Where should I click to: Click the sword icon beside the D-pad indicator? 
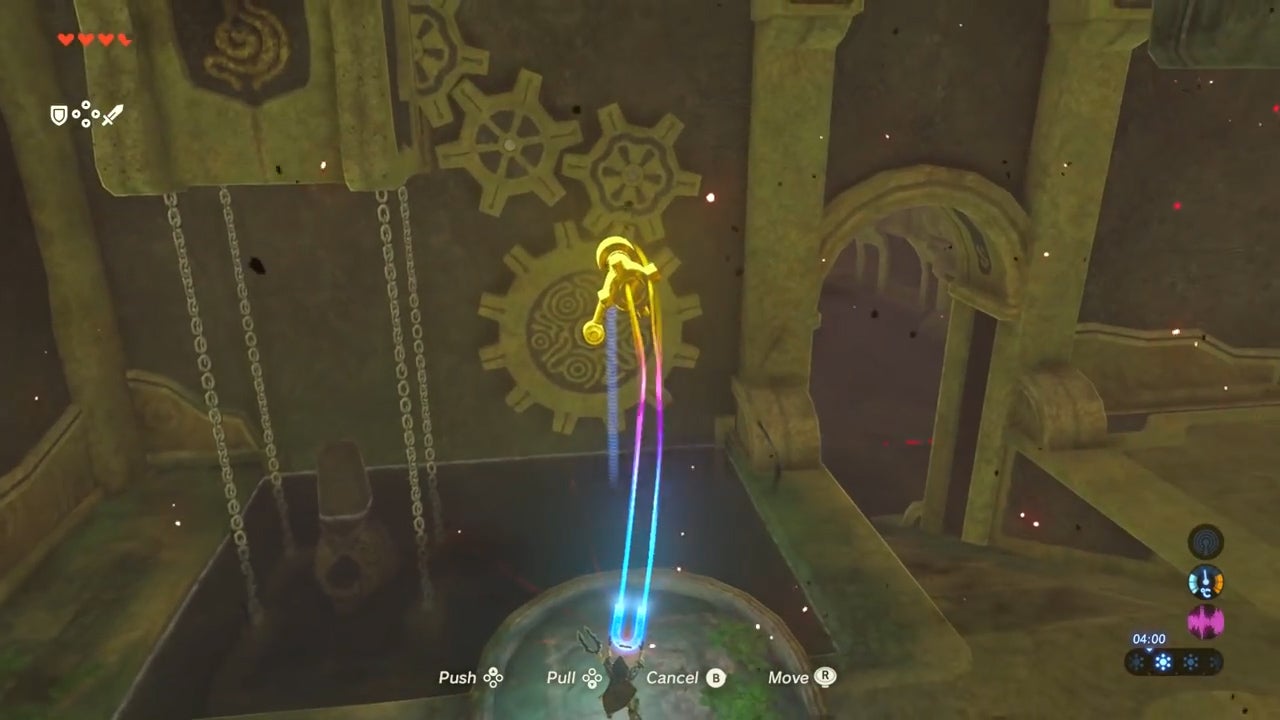point(113,113)
